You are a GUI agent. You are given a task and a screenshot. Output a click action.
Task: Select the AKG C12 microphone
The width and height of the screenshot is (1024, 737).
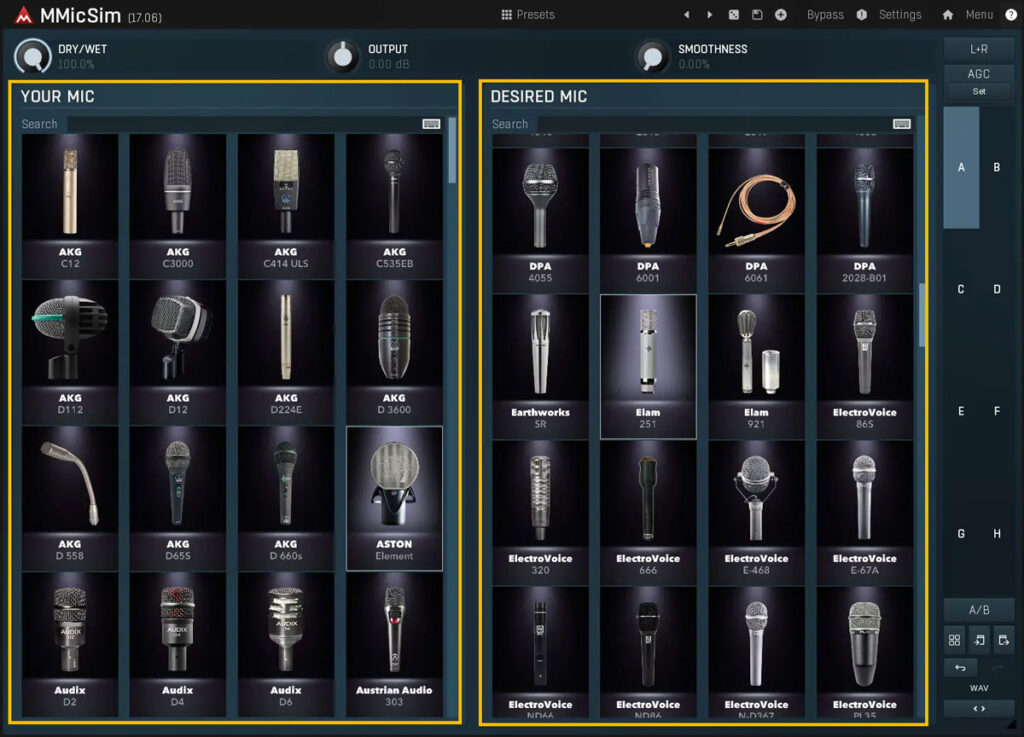(x=69, y=204)
